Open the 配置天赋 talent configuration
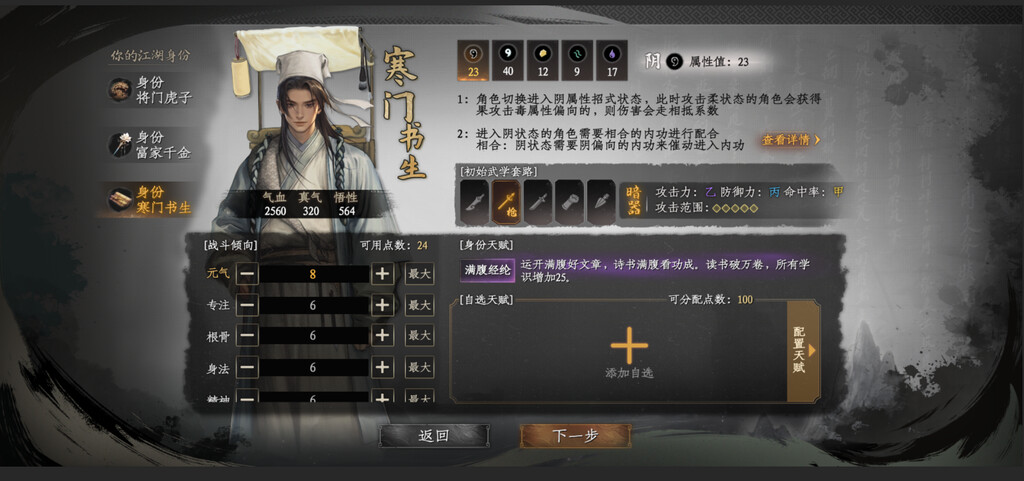This screenshot has height=481, width=1024. (802, 350)
